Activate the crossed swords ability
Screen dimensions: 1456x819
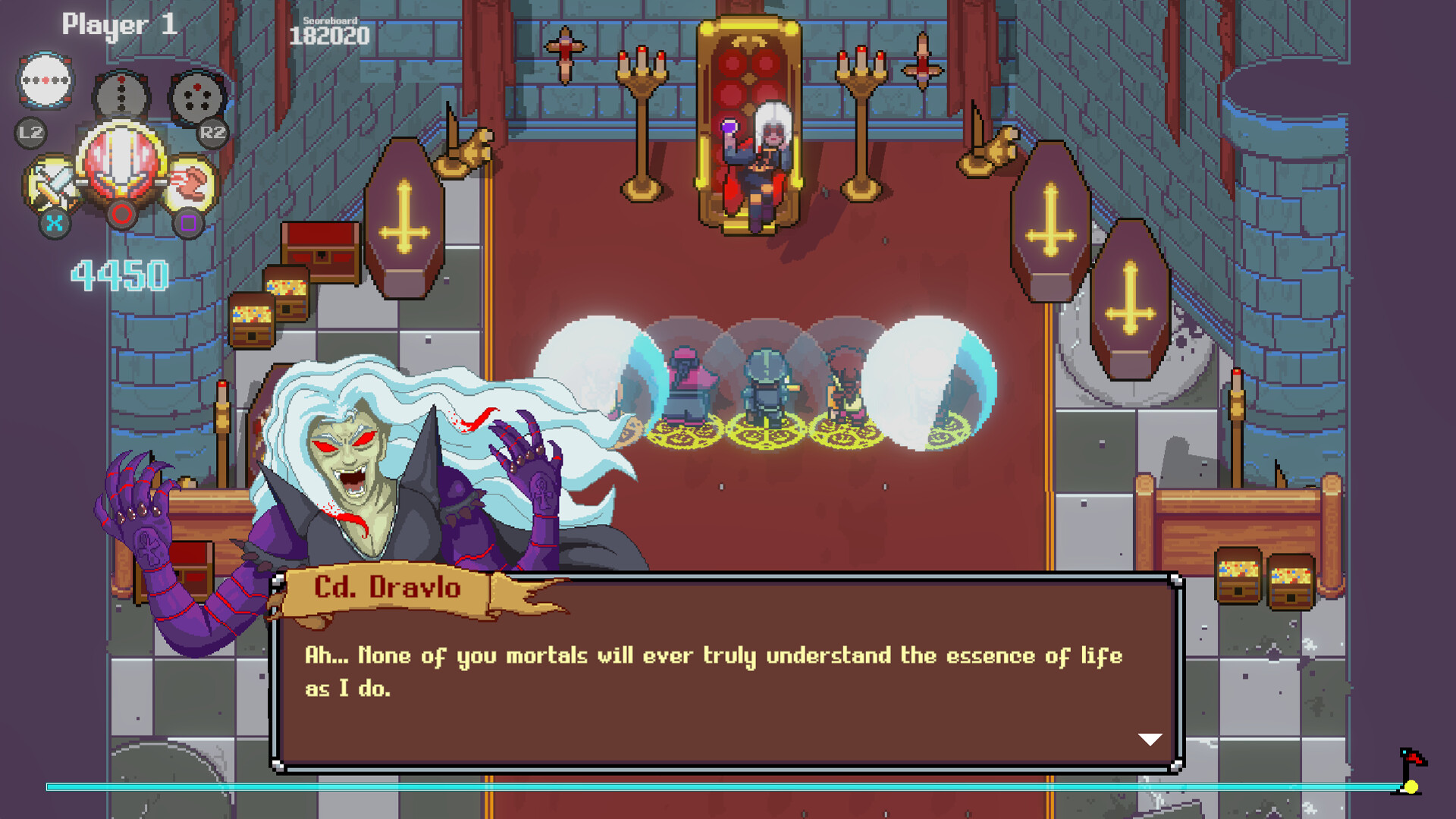[x=52, y=184]
